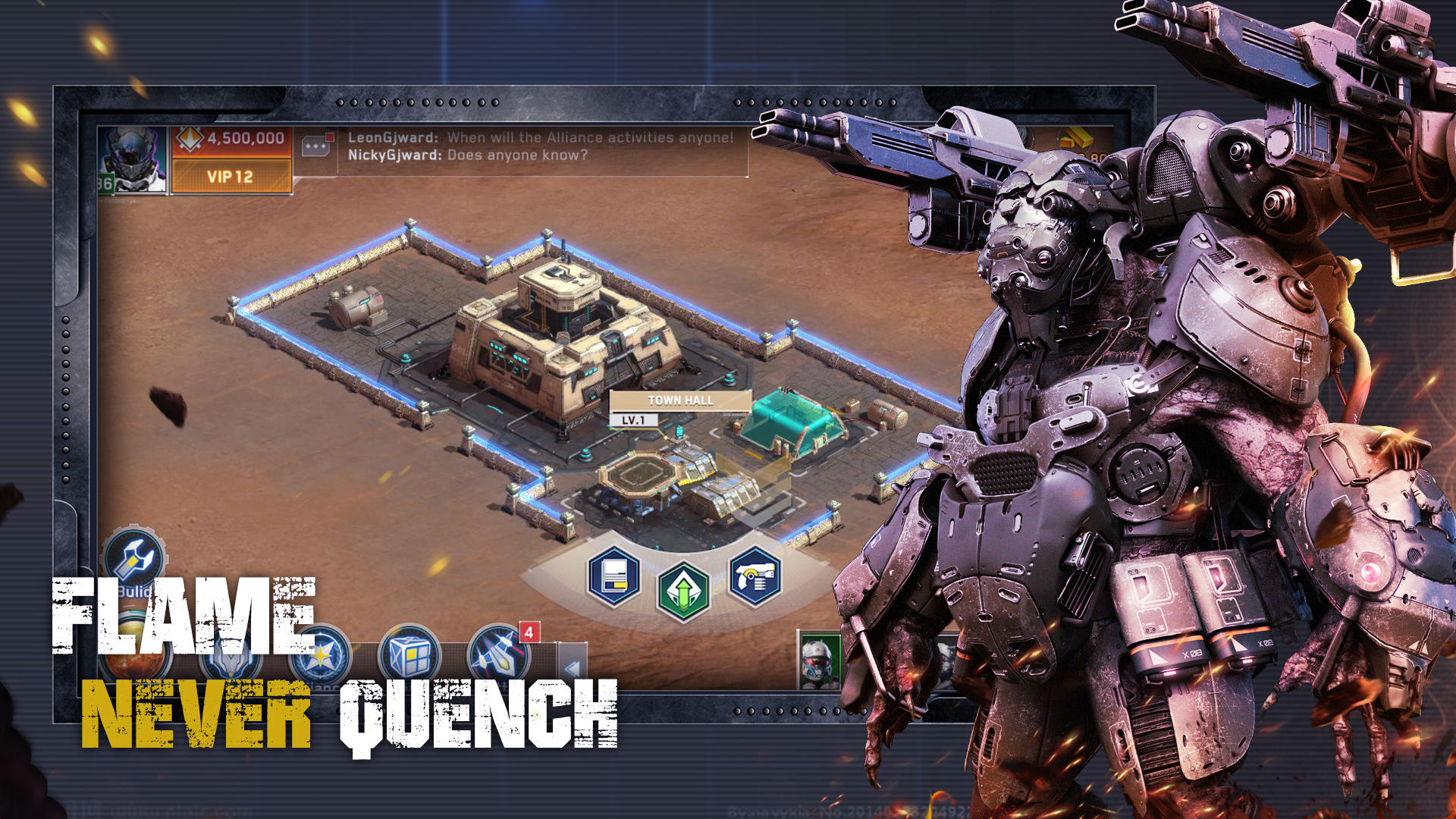Open the chat speech bubble icon
Image resolution: width=1456 pixels, height=819 pixels.
tap(315, 144)
